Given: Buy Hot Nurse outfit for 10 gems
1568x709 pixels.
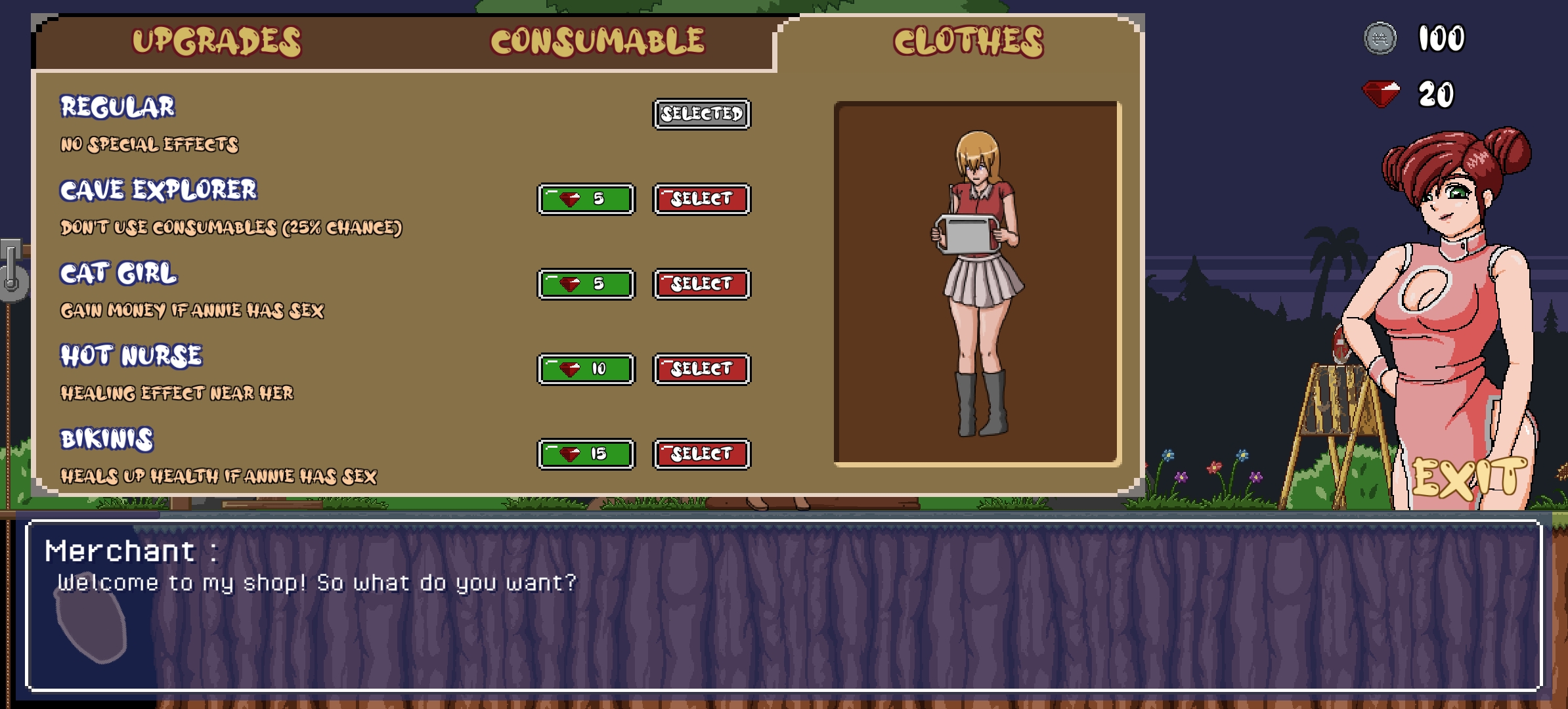Looking at the screenshot, I should (x=586, y=369).
